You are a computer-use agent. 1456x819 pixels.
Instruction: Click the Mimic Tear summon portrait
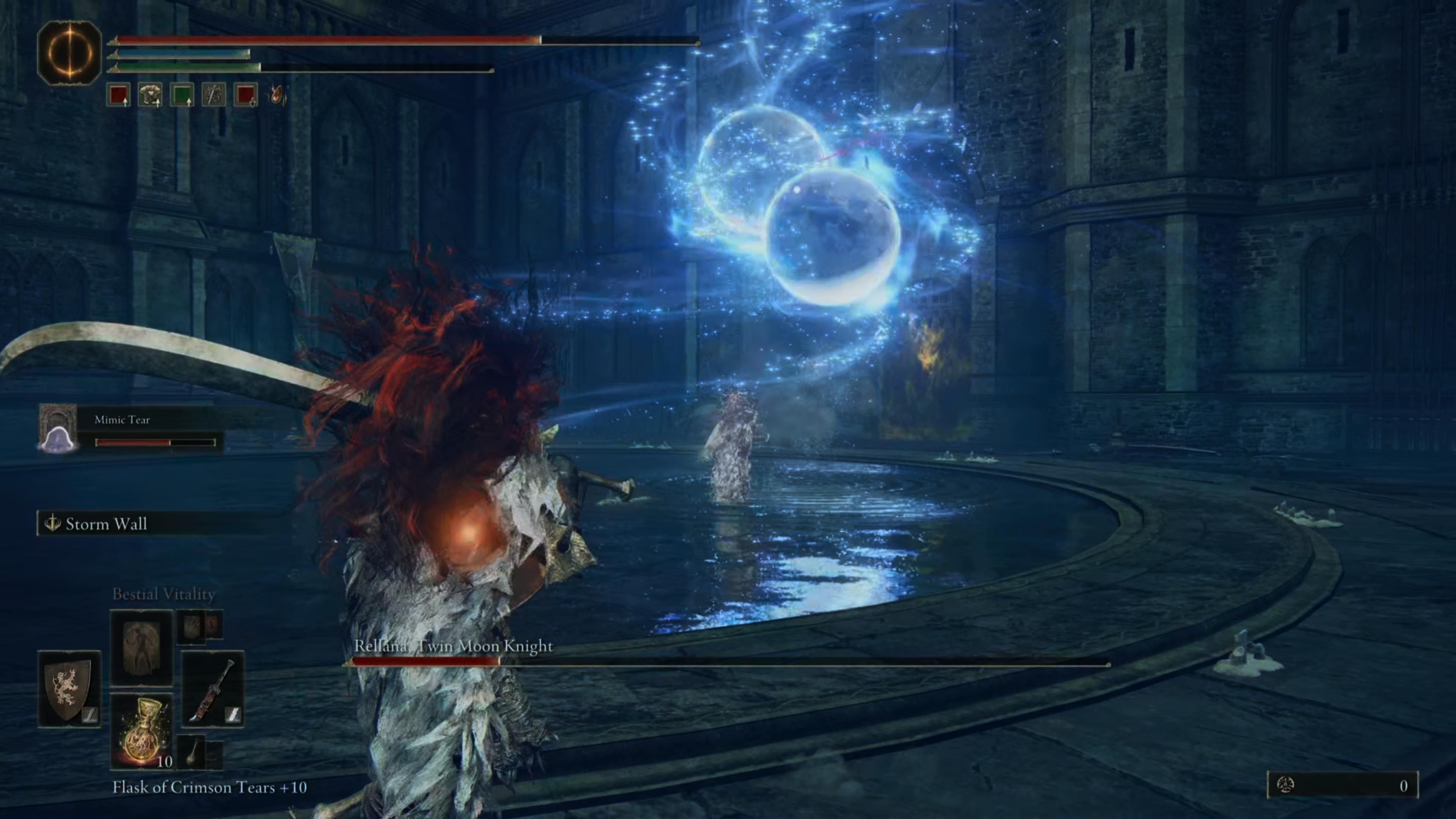click(58, 428)
